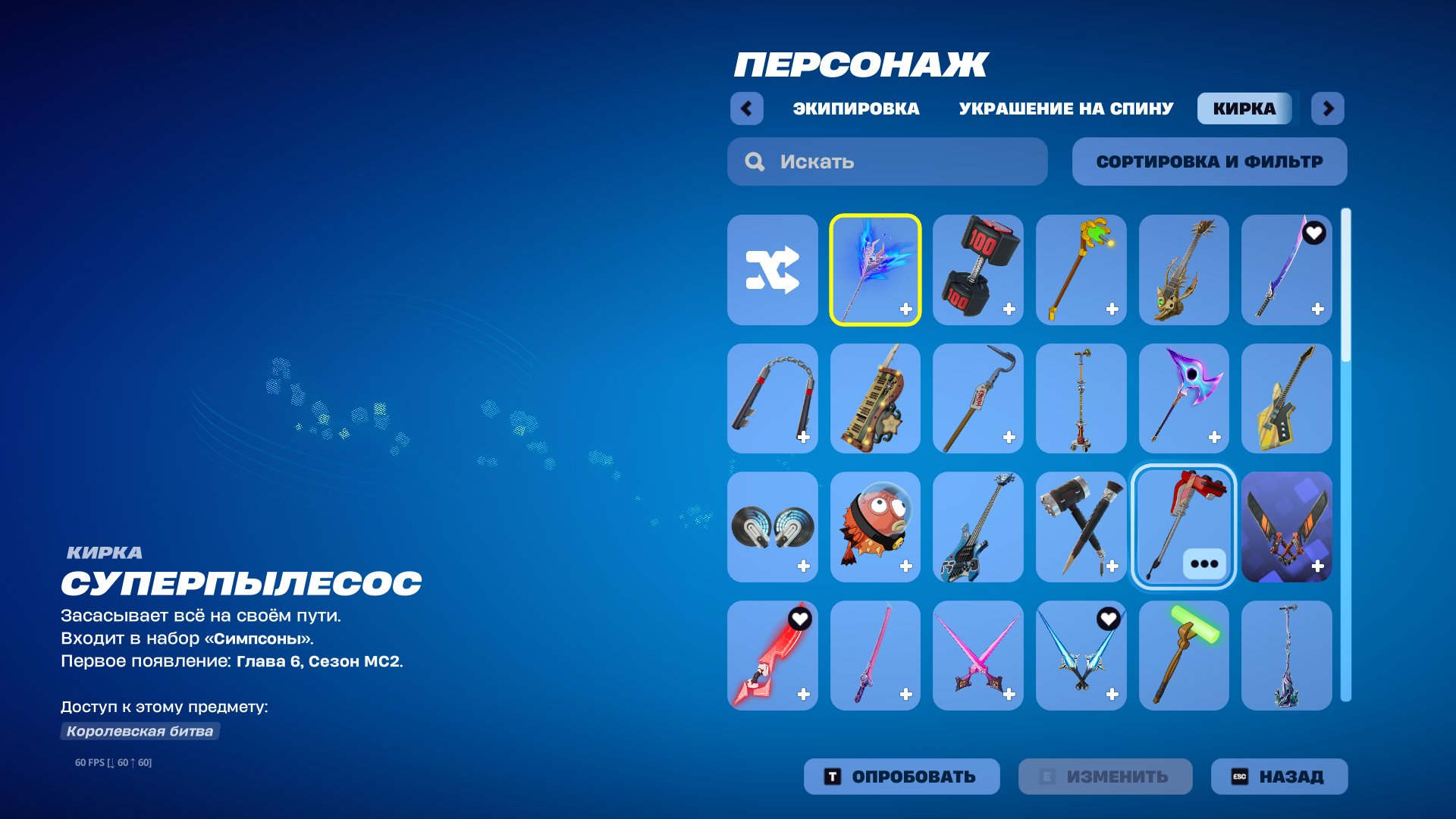Select the nunchaku pickaxe tile
1456x819 pixels.
click(772, 398)
